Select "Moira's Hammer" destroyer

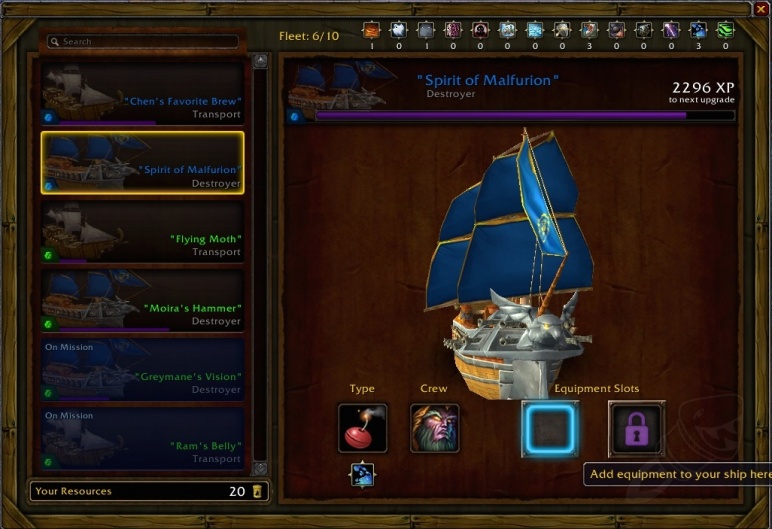[143, 300]
